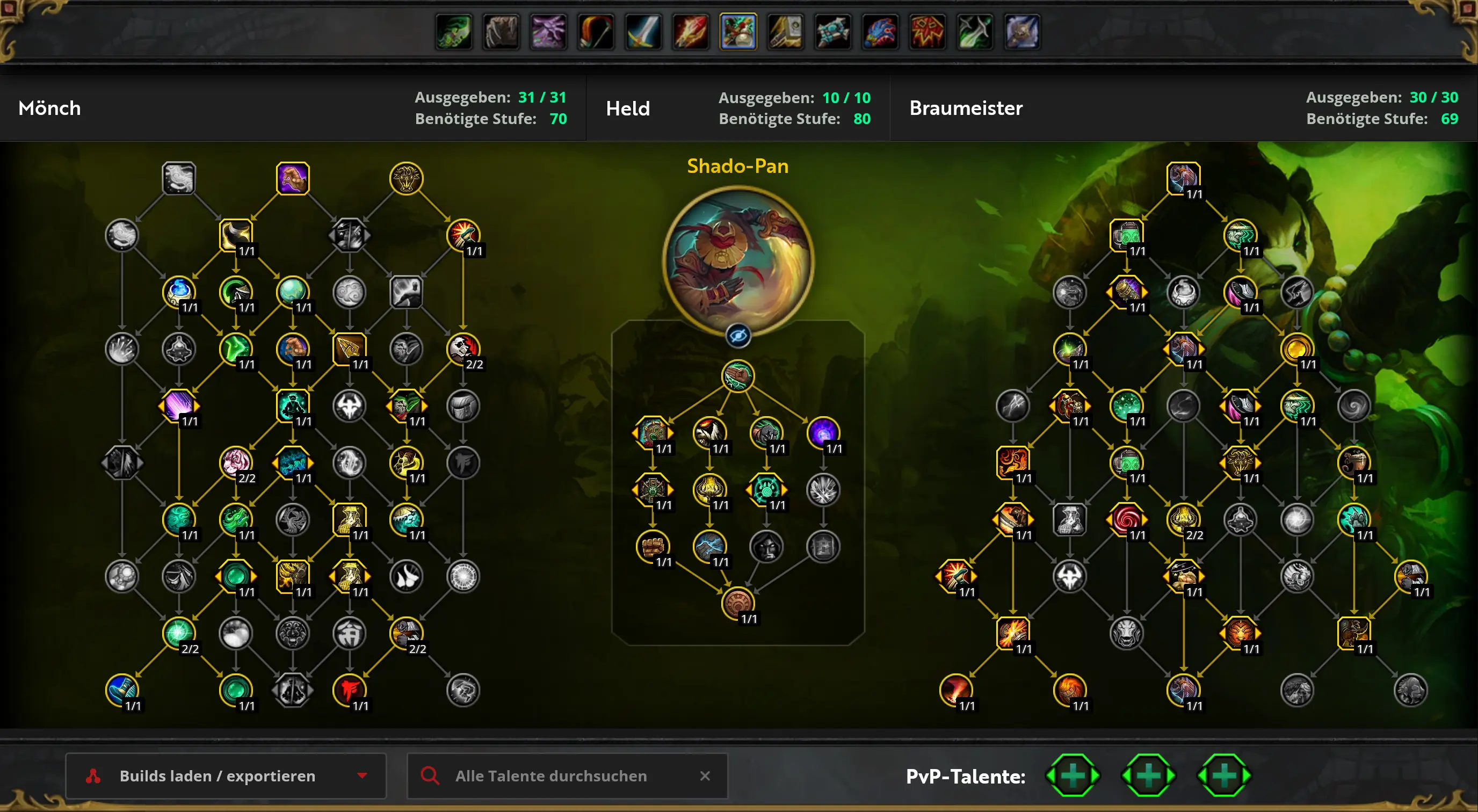Select the Paladin hammer class icon

click(786, 32)
